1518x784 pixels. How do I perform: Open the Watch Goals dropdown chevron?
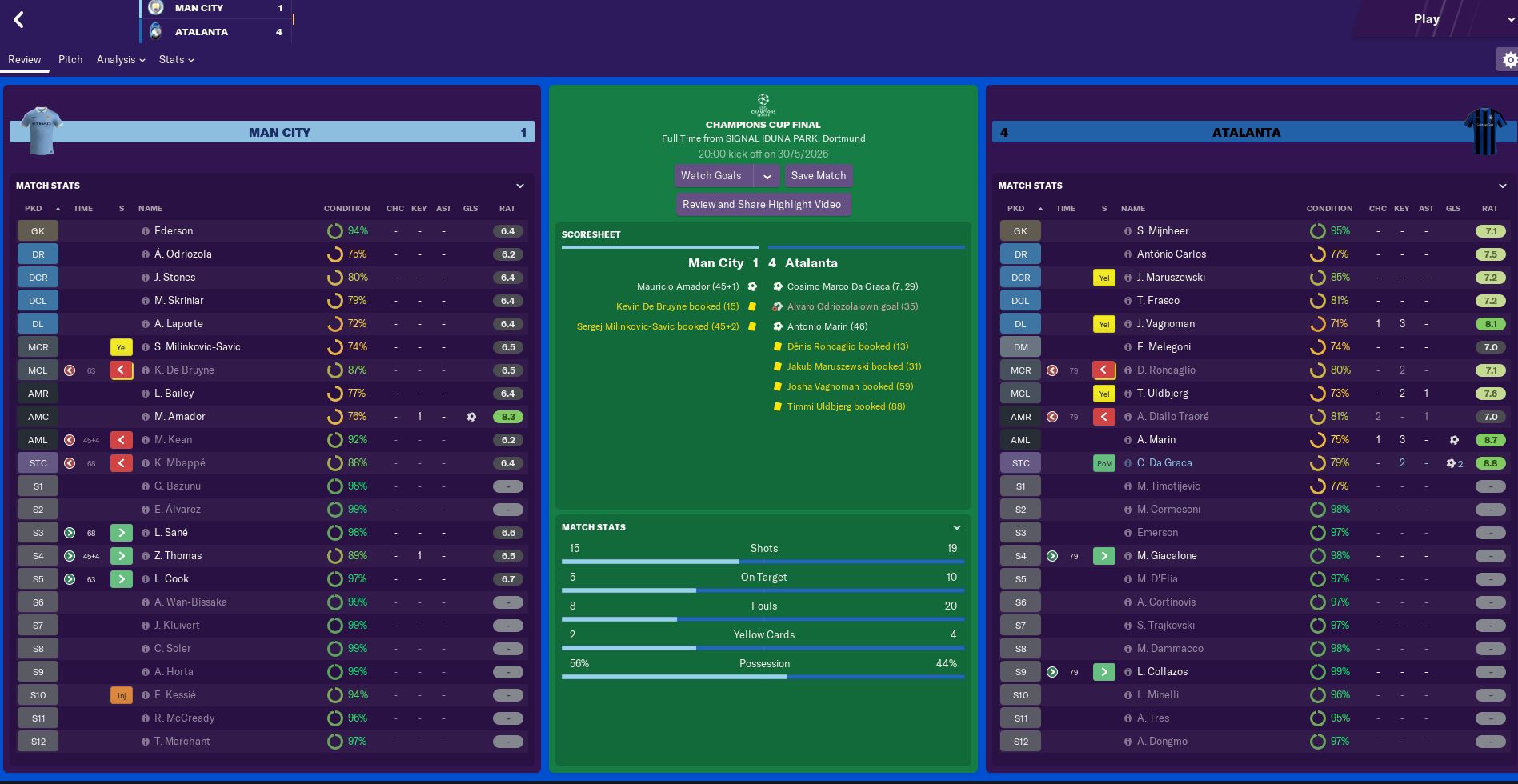click(x=767, y=175)
